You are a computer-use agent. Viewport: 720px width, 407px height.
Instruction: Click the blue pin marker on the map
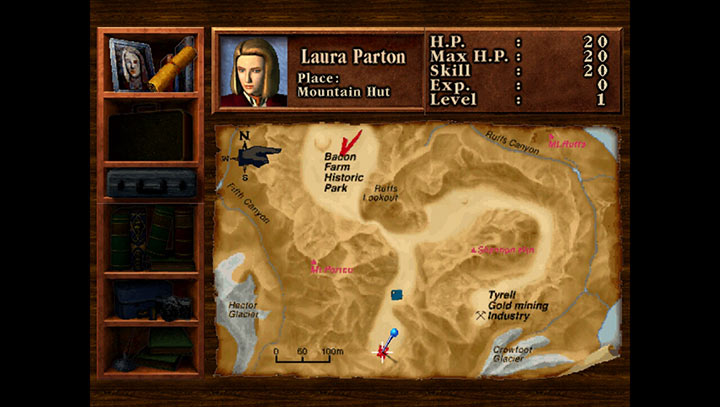point(393,333)
